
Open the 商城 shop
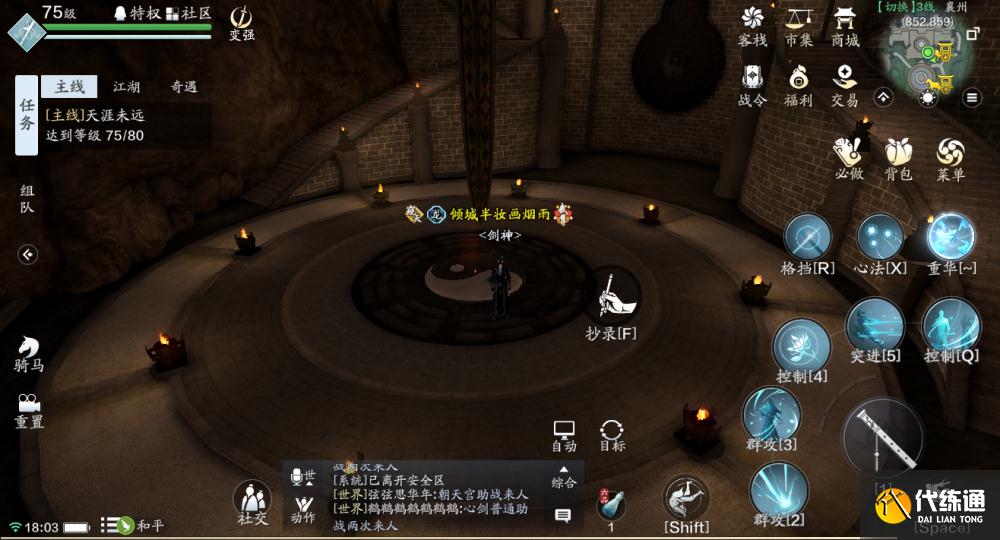845,24
